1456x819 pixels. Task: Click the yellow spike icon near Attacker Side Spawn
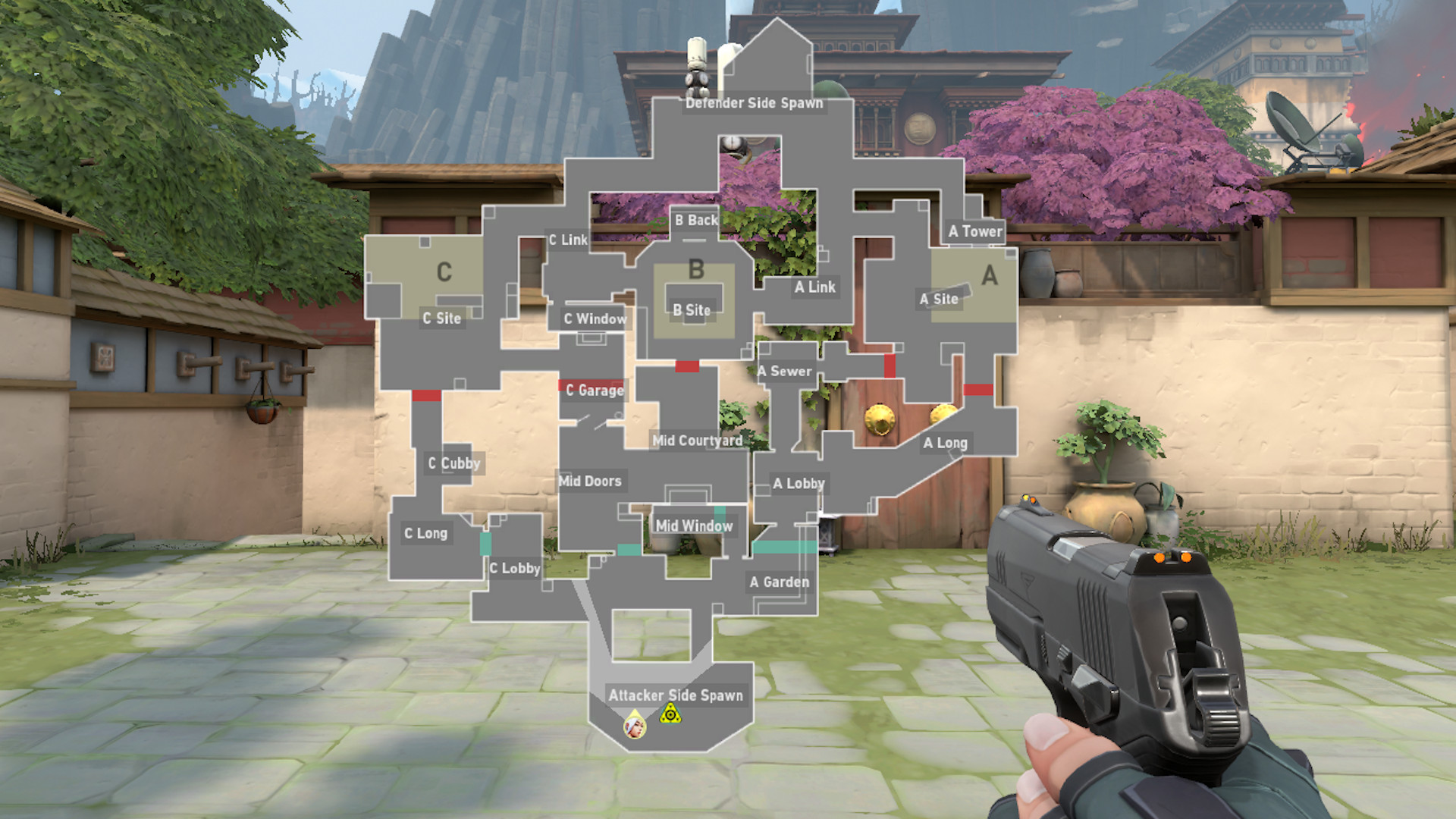point(670,714)
